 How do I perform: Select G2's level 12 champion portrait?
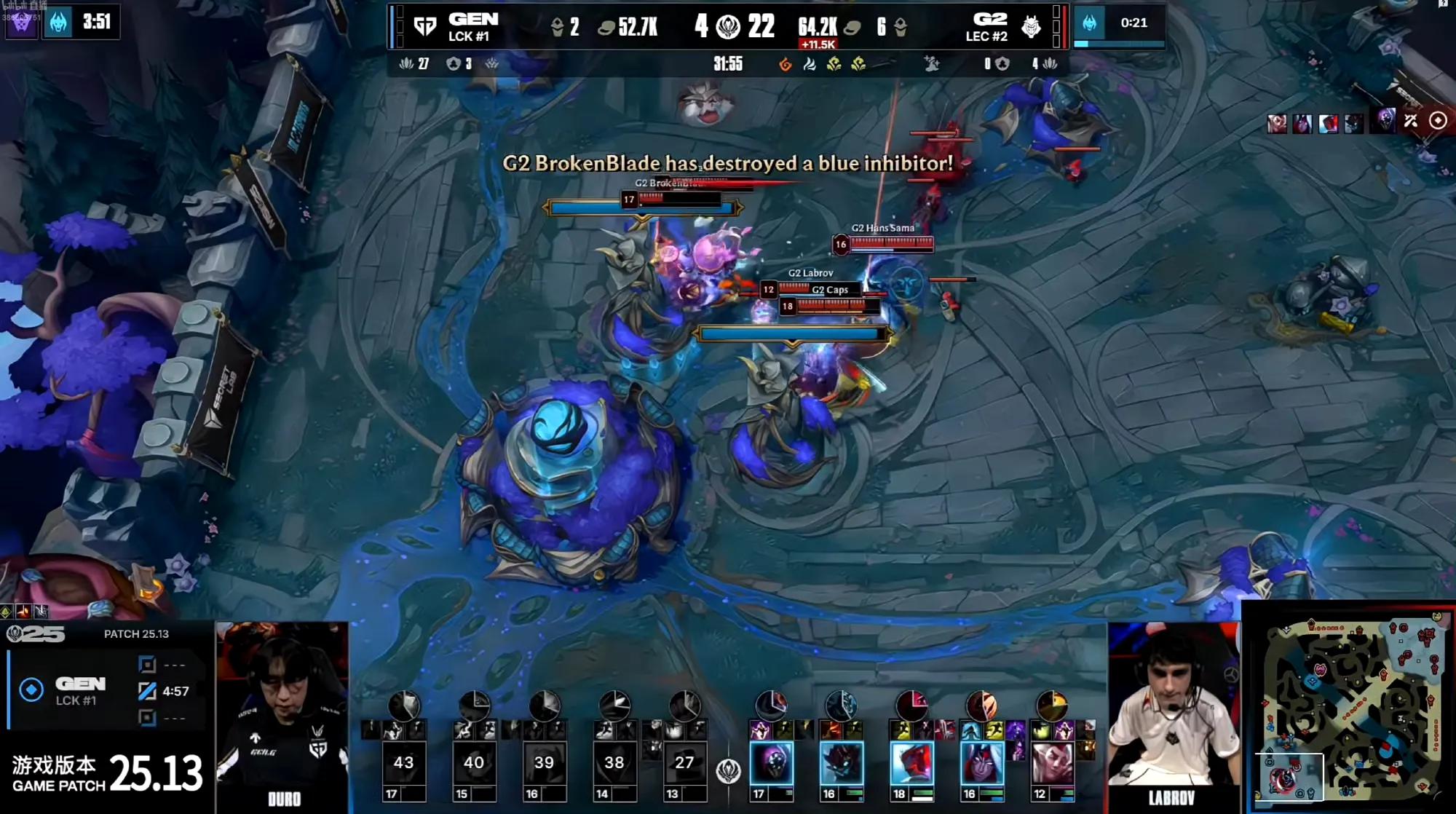coord(1052,763)
